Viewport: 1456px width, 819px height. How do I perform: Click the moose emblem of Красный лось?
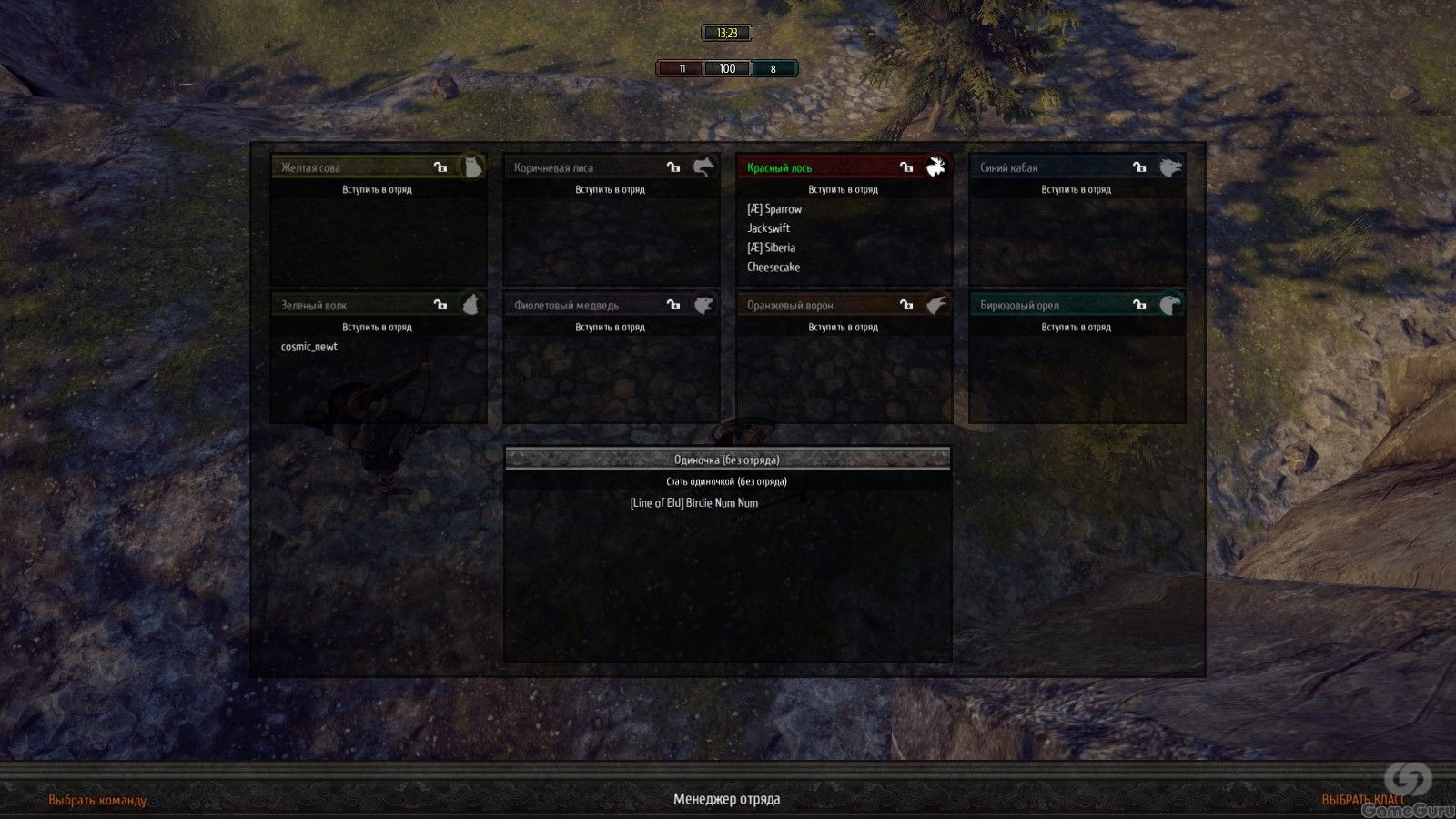tap(936, 167)
